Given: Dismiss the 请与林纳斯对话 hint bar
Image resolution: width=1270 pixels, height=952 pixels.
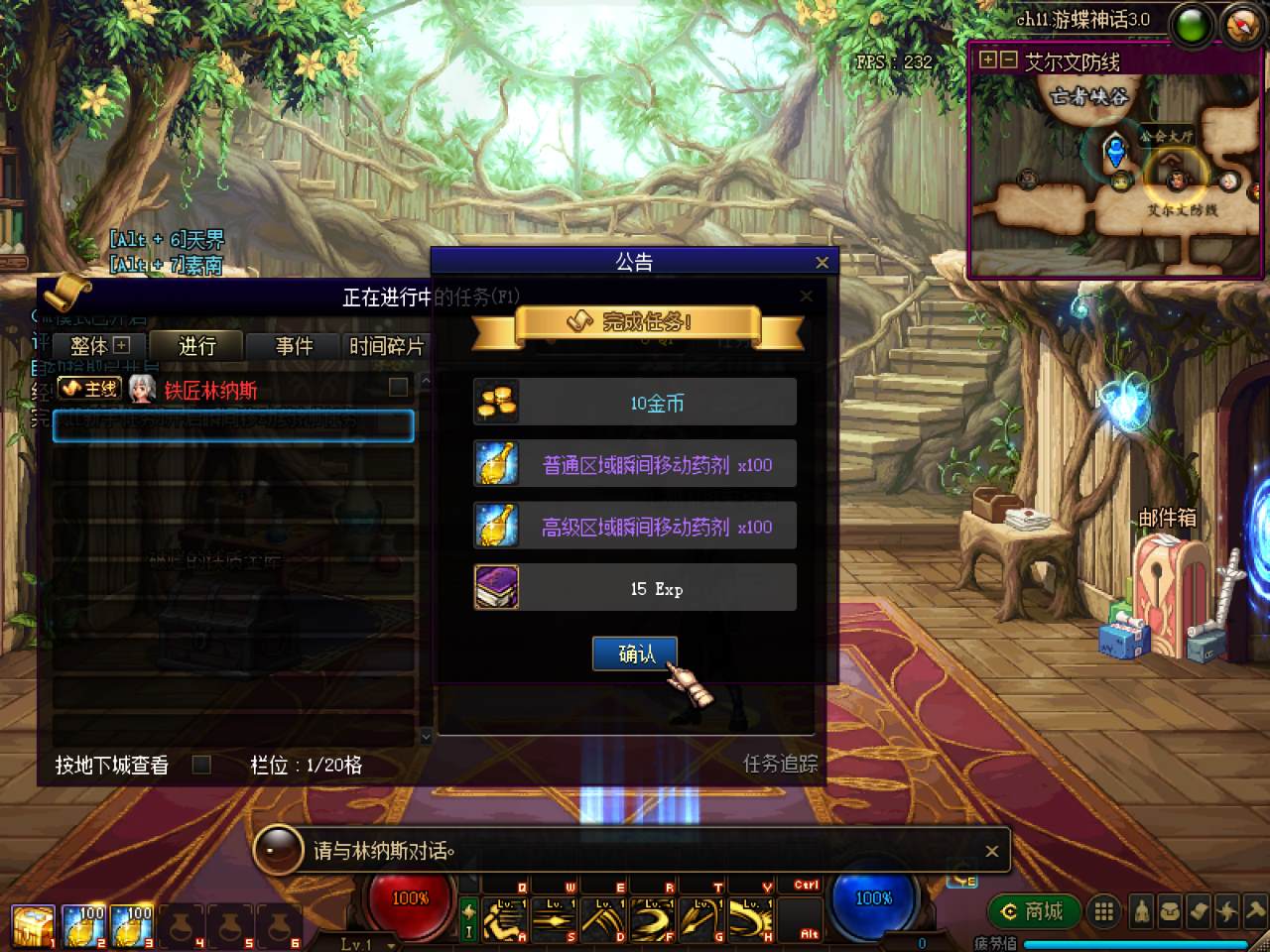Looking at the screenshot, I should pyautogui.click(x=991, y=851).
